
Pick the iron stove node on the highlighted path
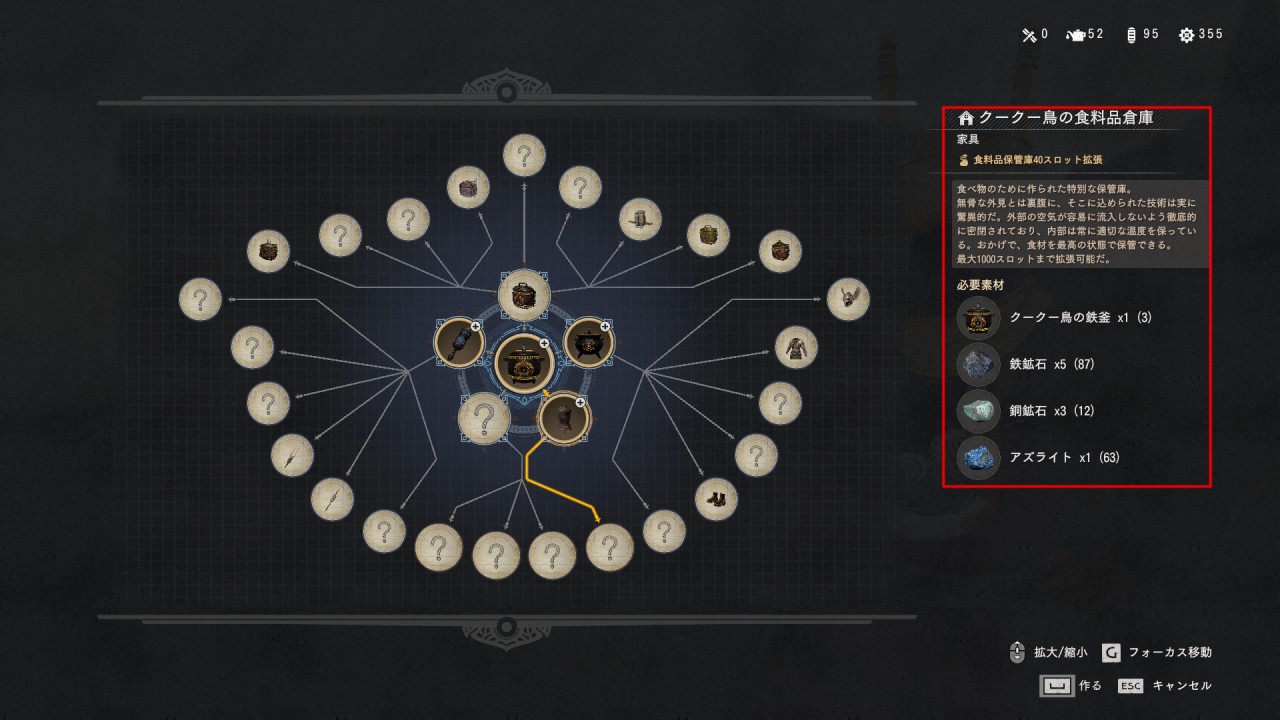pos(565,417)
